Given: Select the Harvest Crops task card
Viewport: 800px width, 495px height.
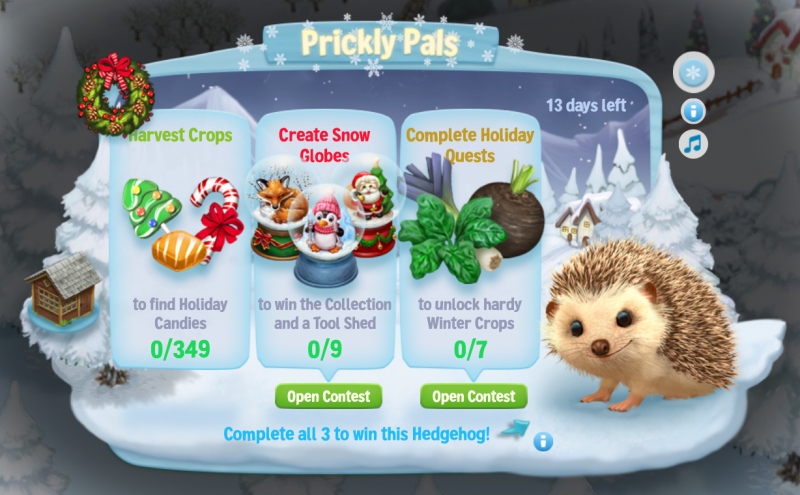Looking at the screenshot, I should (179, 240).
